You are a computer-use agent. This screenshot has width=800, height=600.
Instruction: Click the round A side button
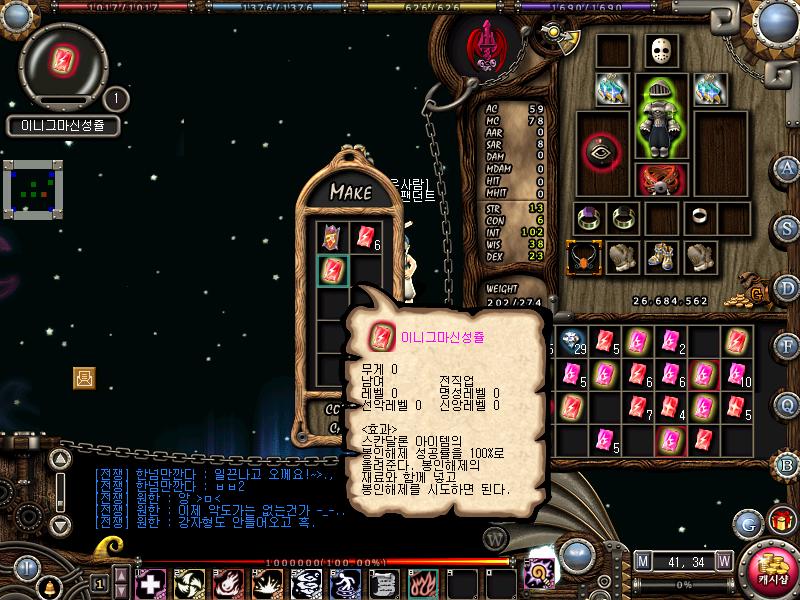point(788,168)
